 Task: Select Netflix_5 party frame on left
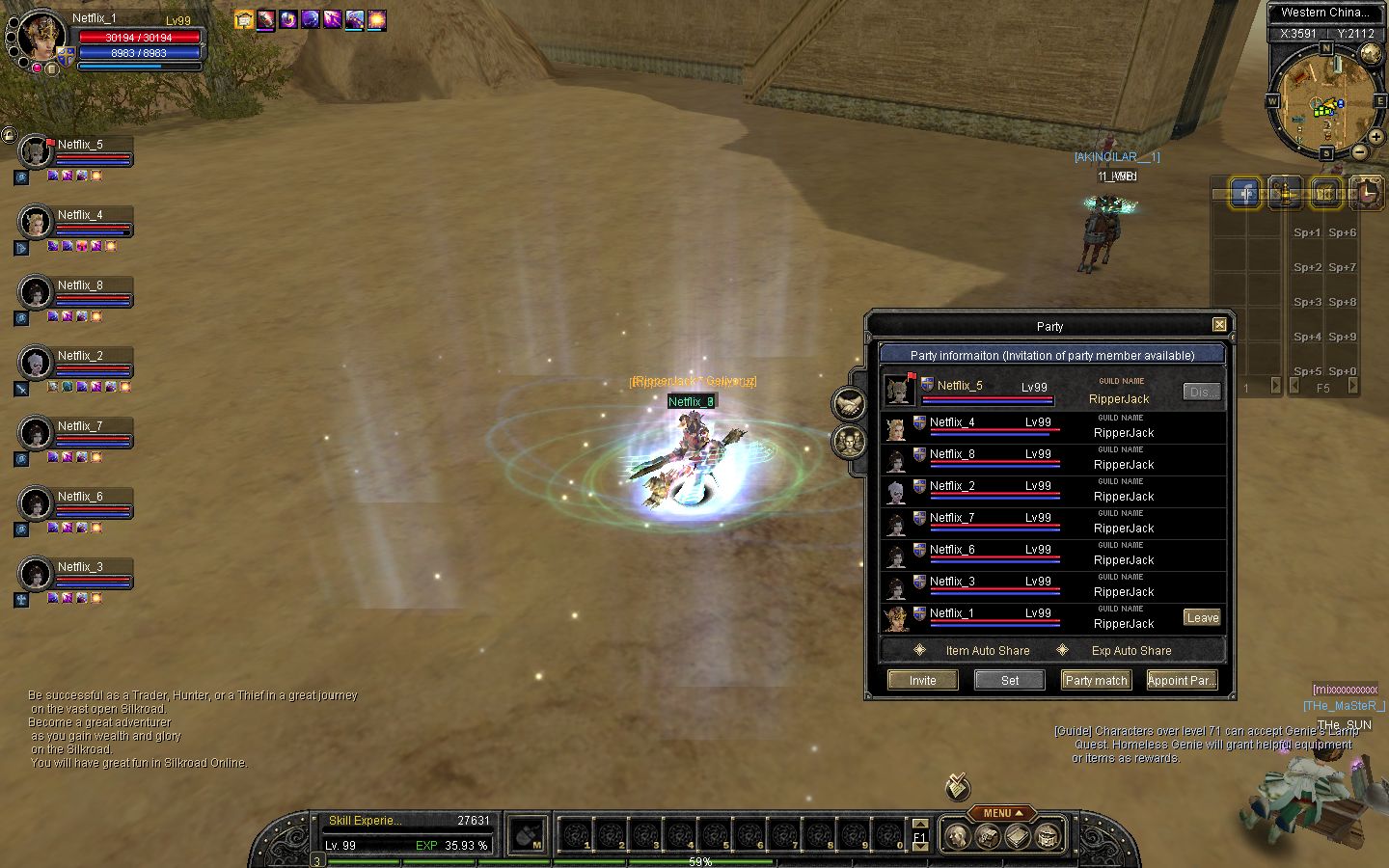[x=75, y=152]
